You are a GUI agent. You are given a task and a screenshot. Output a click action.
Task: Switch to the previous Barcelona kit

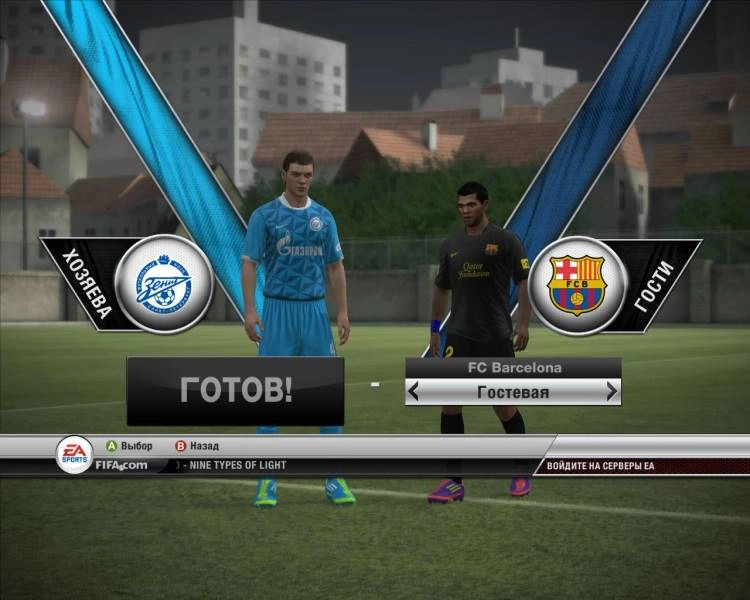[x=415, y=392]
